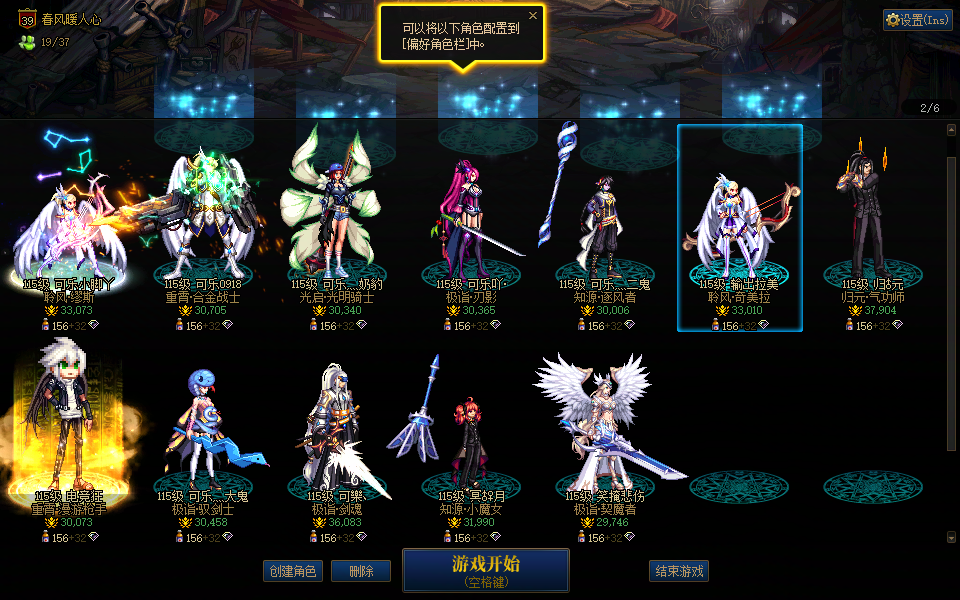Image resolution: width=960 pixels, height=600 pixels.
Task: Choose the 重霄·合金战士 character
Action: [204, 225]
